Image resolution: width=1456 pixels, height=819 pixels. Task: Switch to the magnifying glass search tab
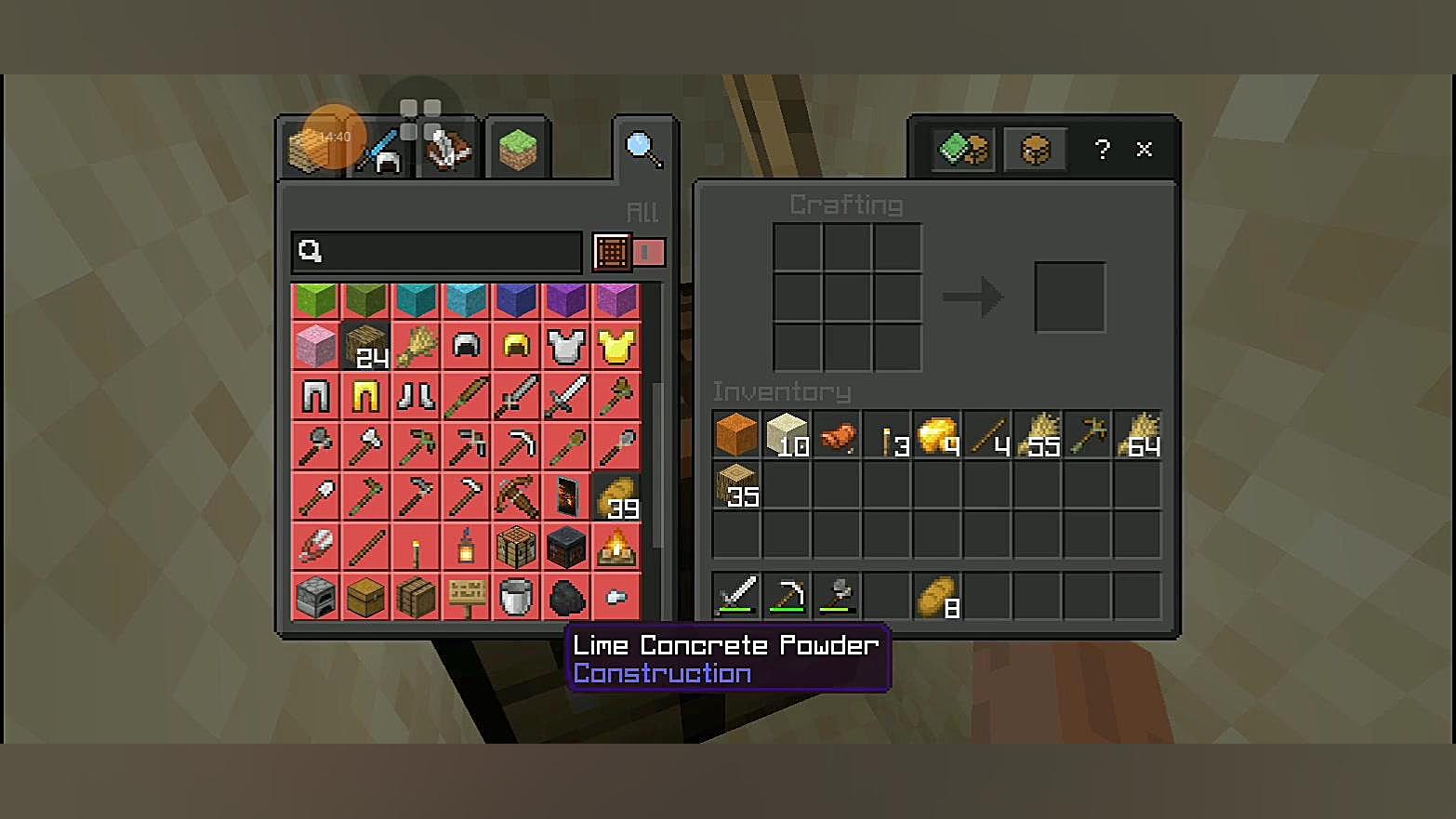pyautogui.click(x=642, y=149)
